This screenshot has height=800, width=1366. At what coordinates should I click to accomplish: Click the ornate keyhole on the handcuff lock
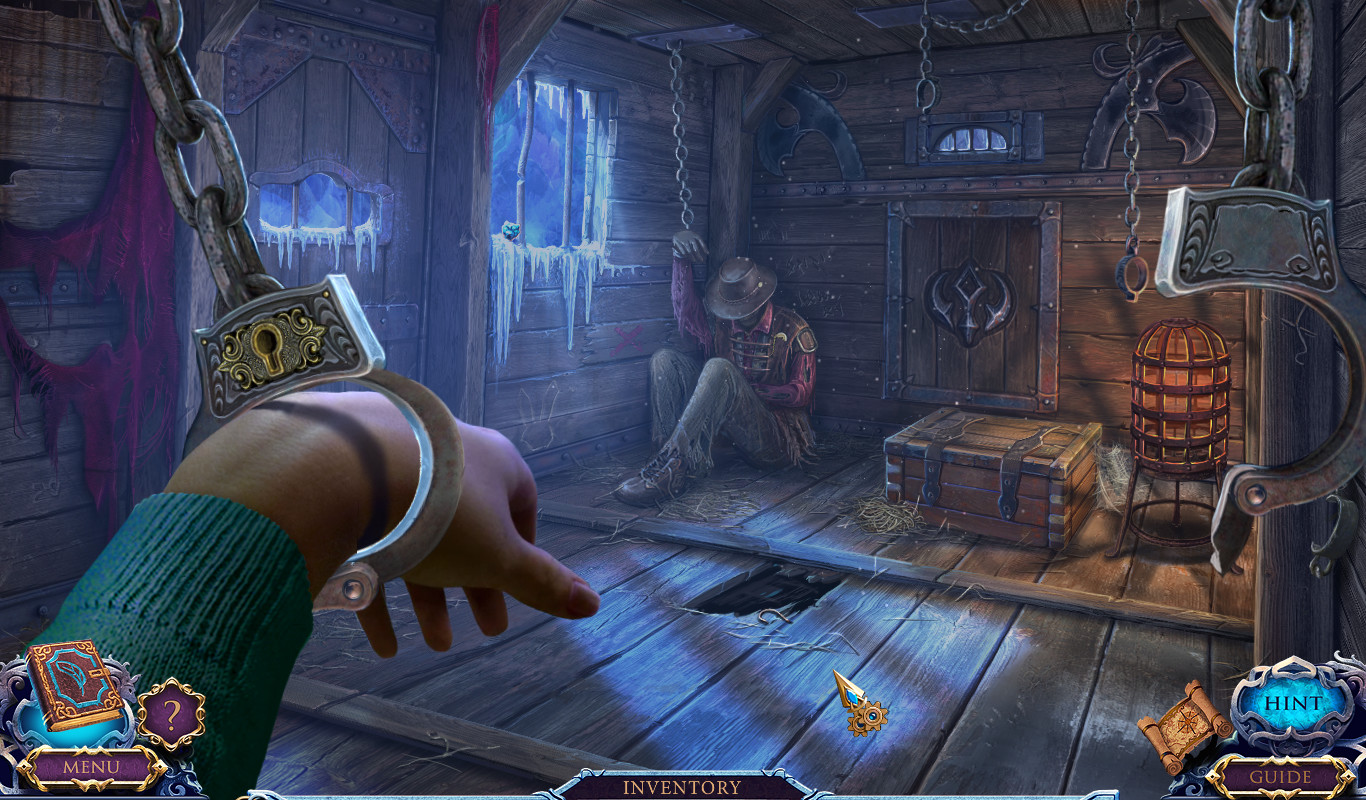coord(270,344)
